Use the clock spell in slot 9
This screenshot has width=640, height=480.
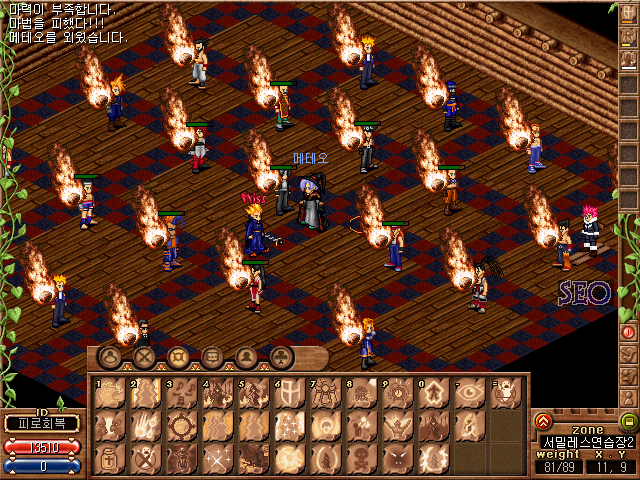click(x=397, y=393)
